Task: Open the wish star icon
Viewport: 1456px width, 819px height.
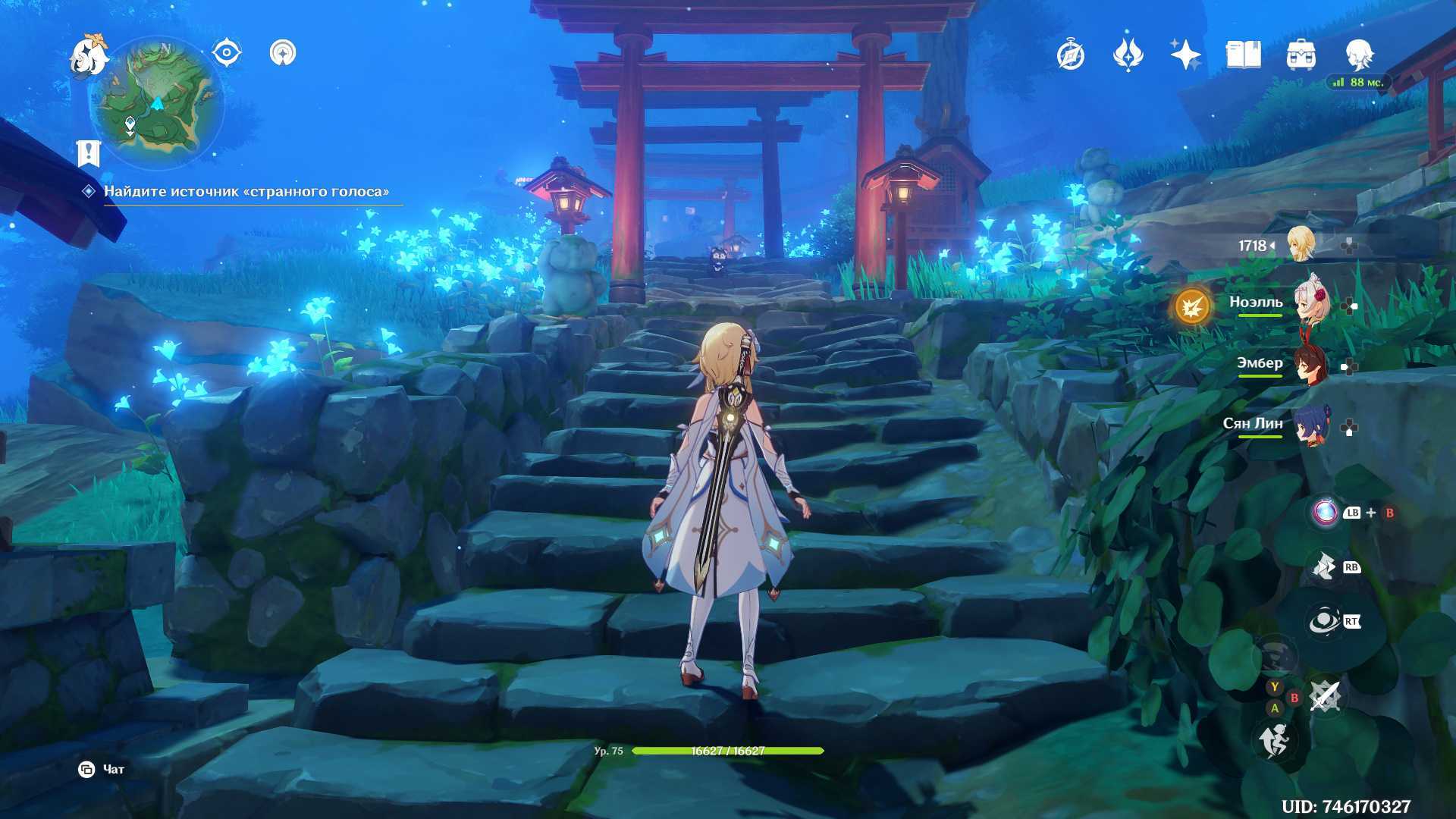Action: (1185, 55)
